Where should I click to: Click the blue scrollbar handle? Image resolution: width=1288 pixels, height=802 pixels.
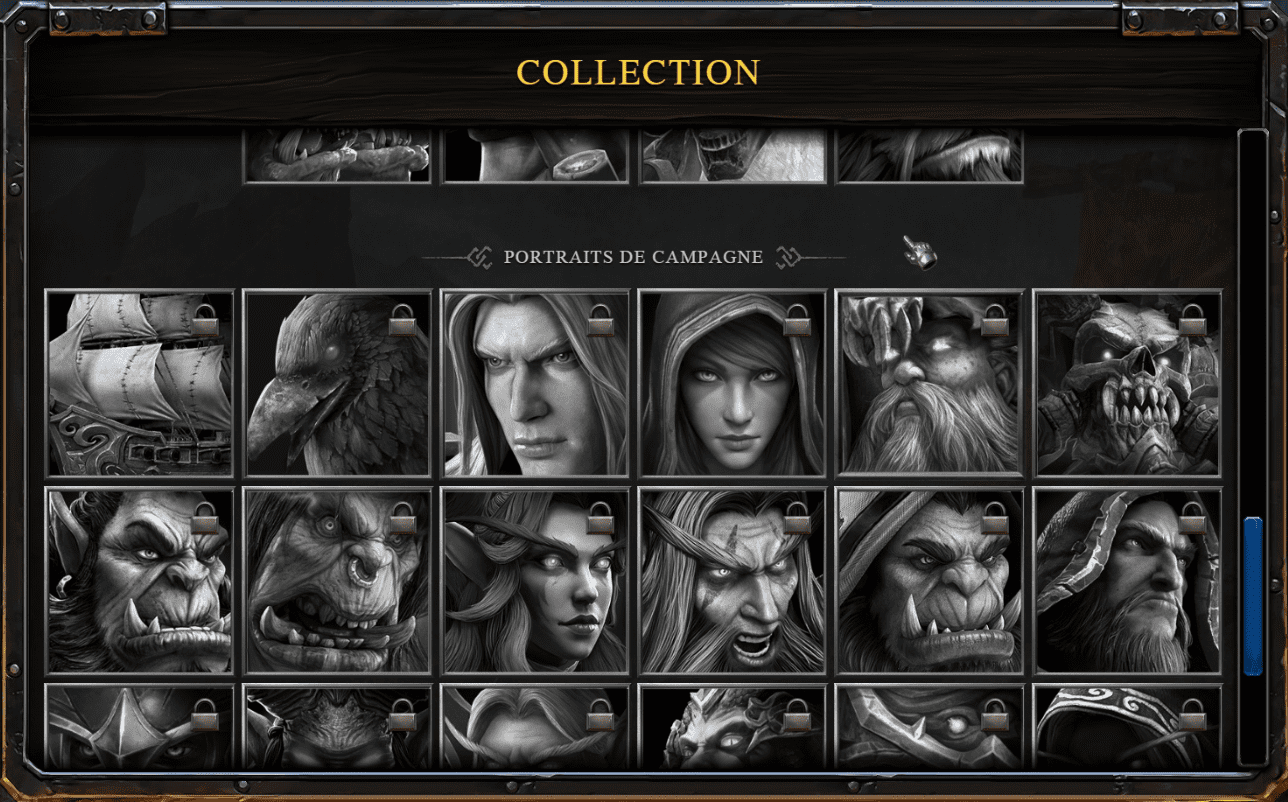tap(1252, 595)
